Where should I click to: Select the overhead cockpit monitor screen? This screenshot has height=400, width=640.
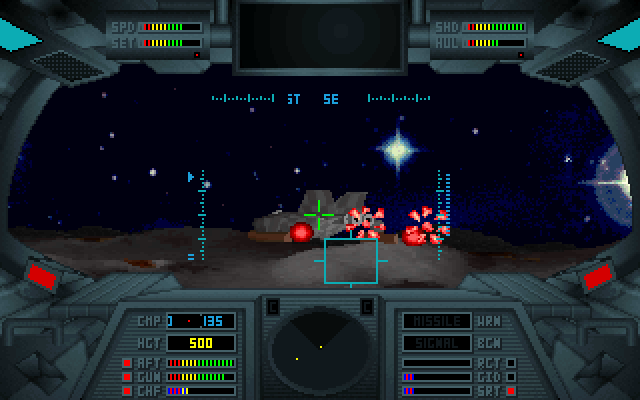pyautogui.click(x=319, y=37)
